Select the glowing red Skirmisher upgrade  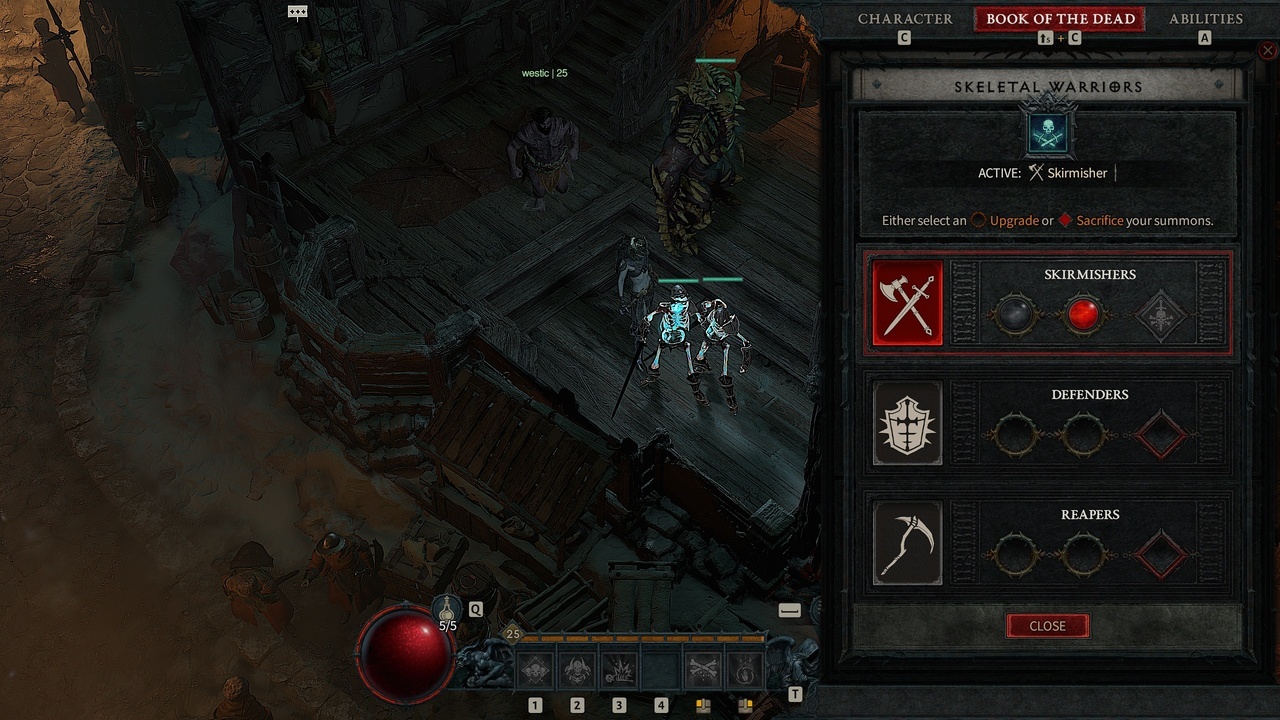point(1086,316)
